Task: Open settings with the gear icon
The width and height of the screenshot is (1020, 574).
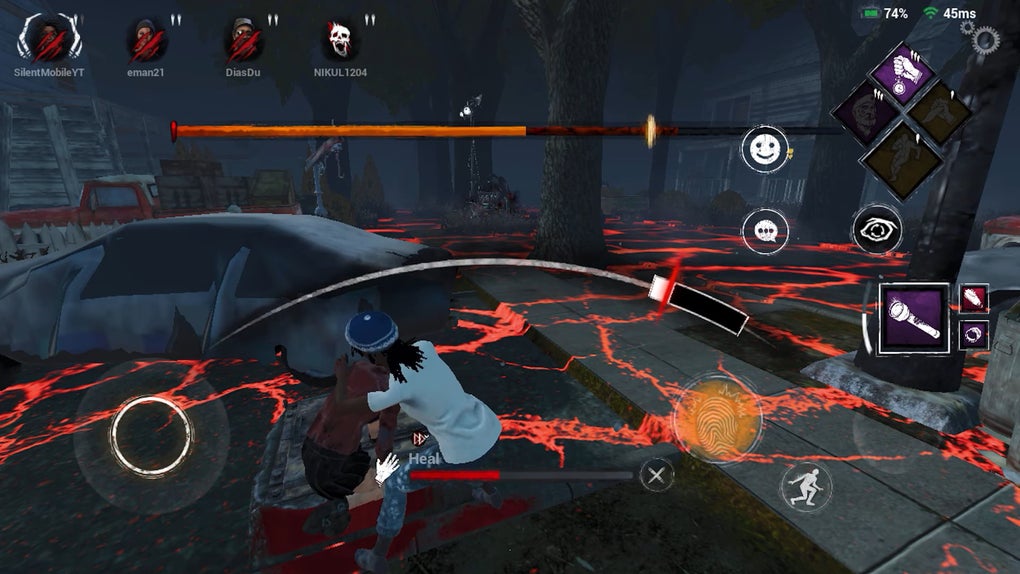Action: click(984, 39)
